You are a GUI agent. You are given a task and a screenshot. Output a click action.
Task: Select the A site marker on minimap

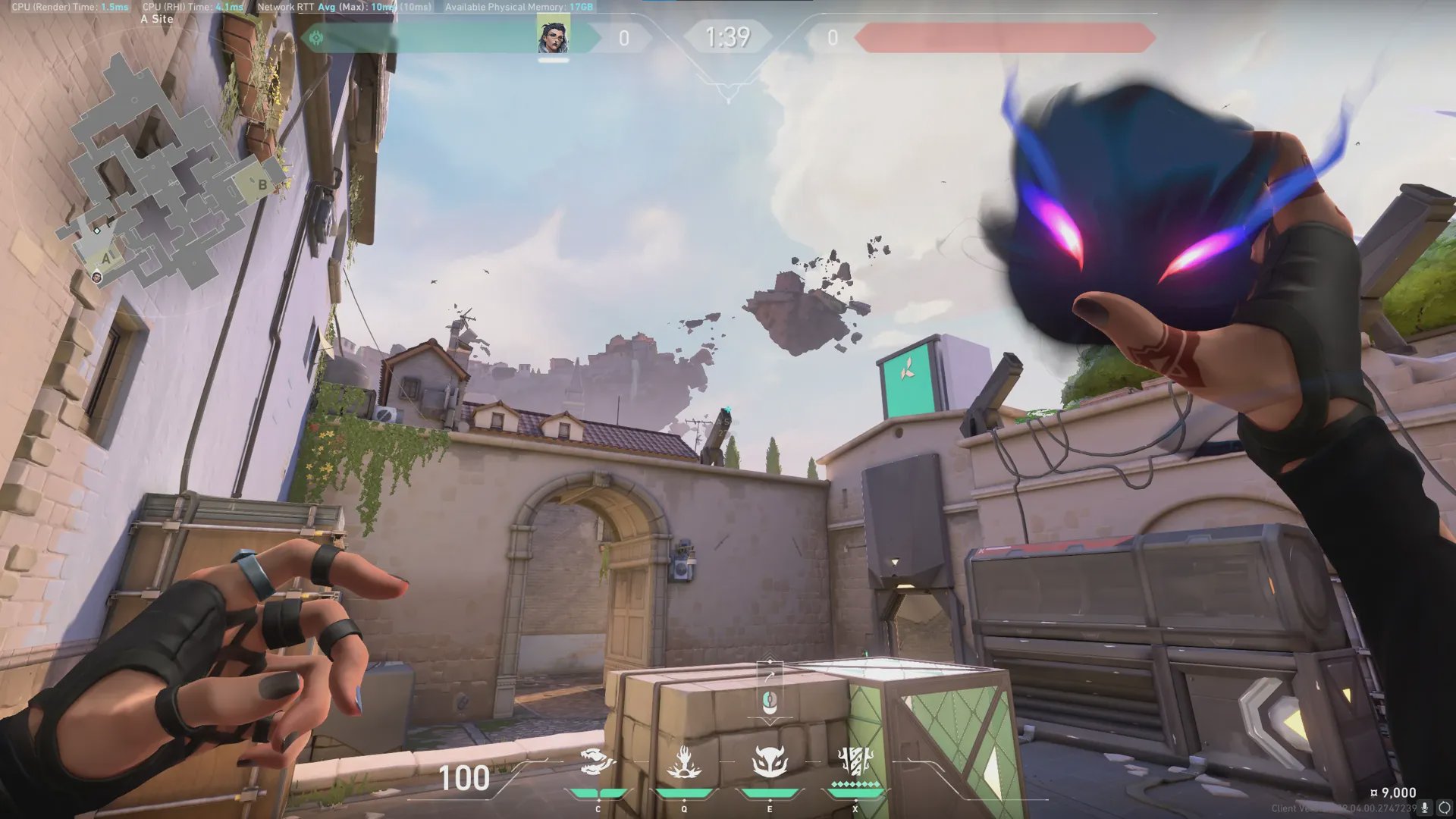tap(105, 259)
